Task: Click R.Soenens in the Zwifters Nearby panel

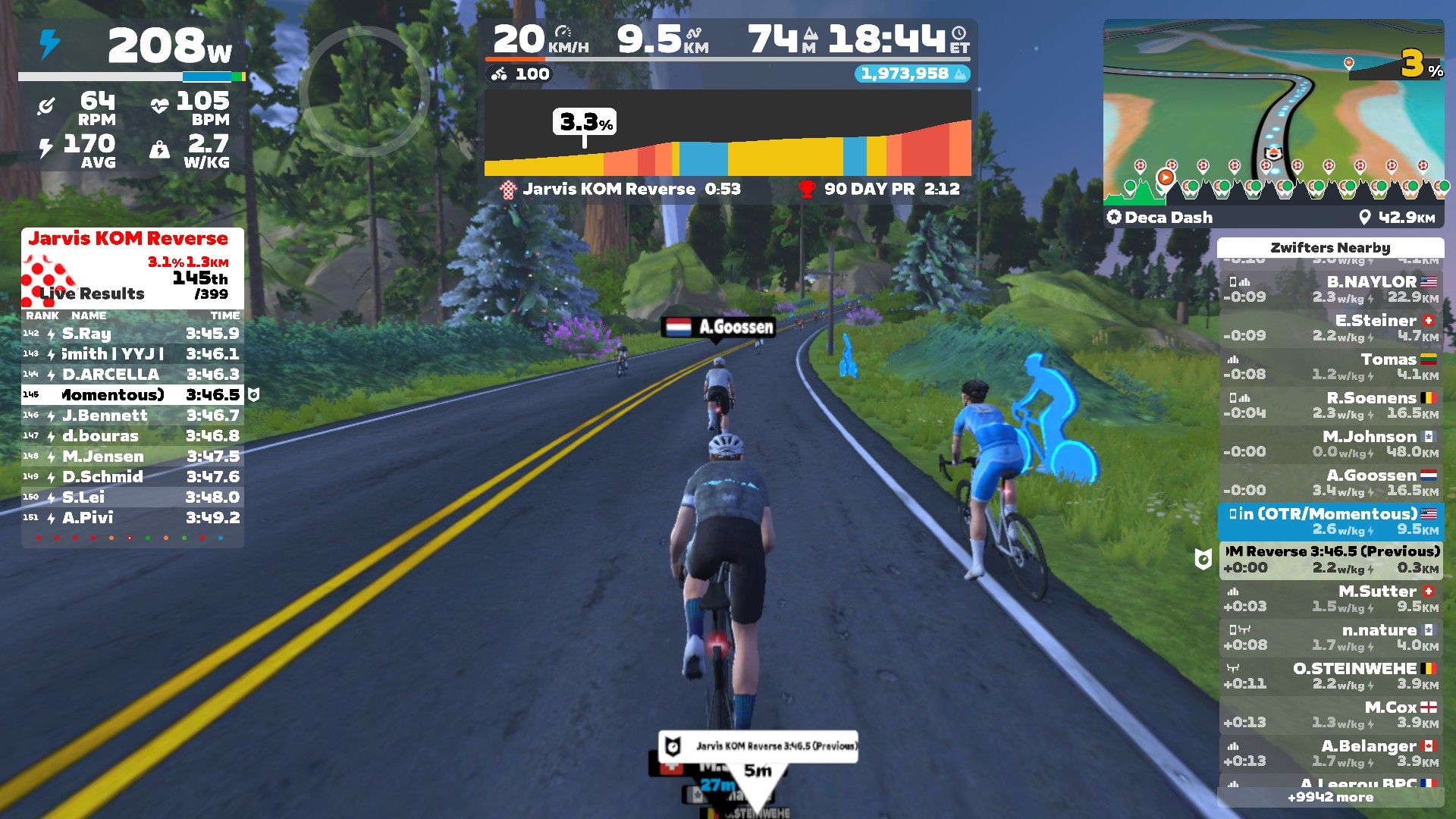Action: (1331, 405)
